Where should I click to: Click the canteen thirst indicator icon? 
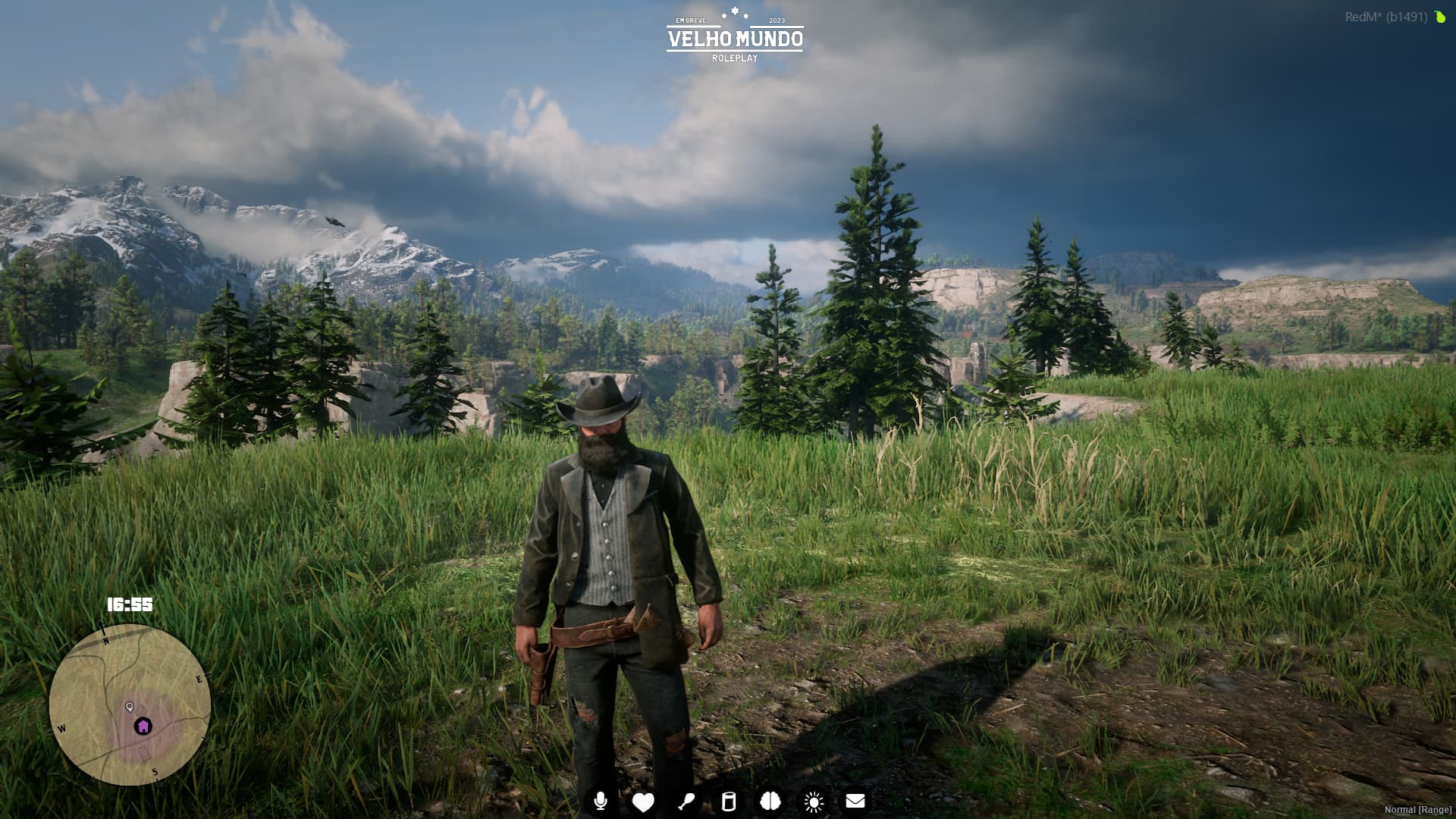(x=727, y=800)
